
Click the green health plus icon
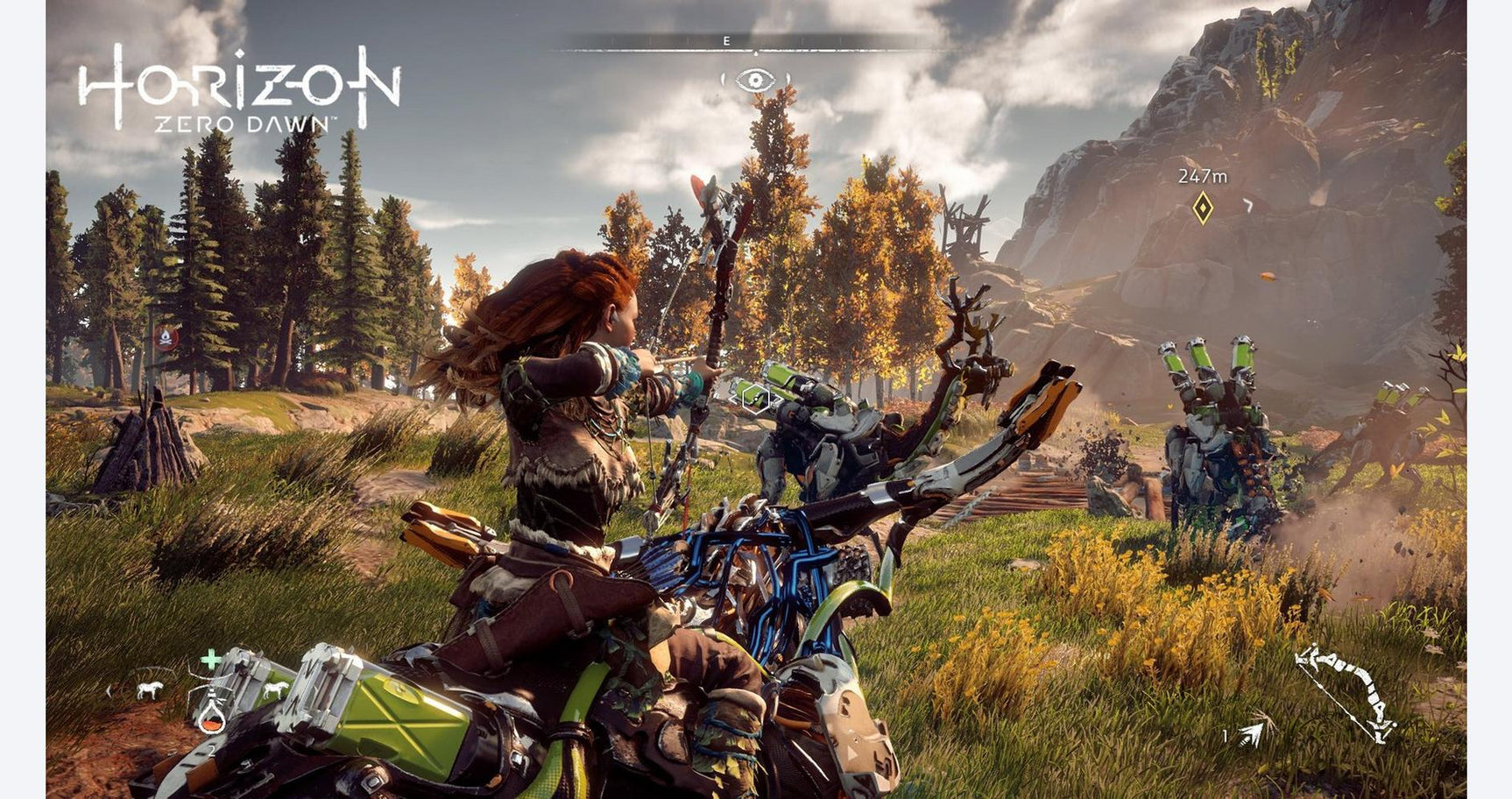(x=210, y=659)
